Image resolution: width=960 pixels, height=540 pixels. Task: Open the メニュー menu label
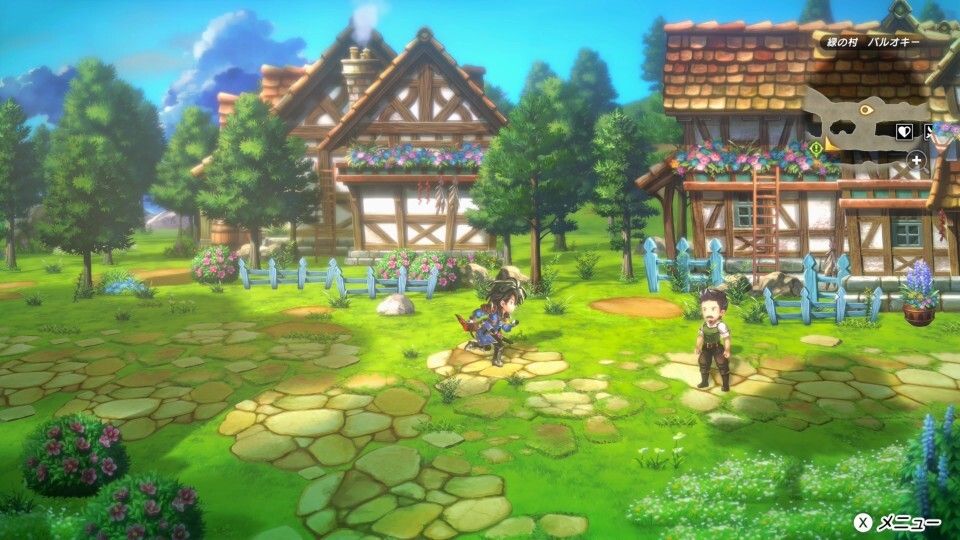click(x=908, y=522)
